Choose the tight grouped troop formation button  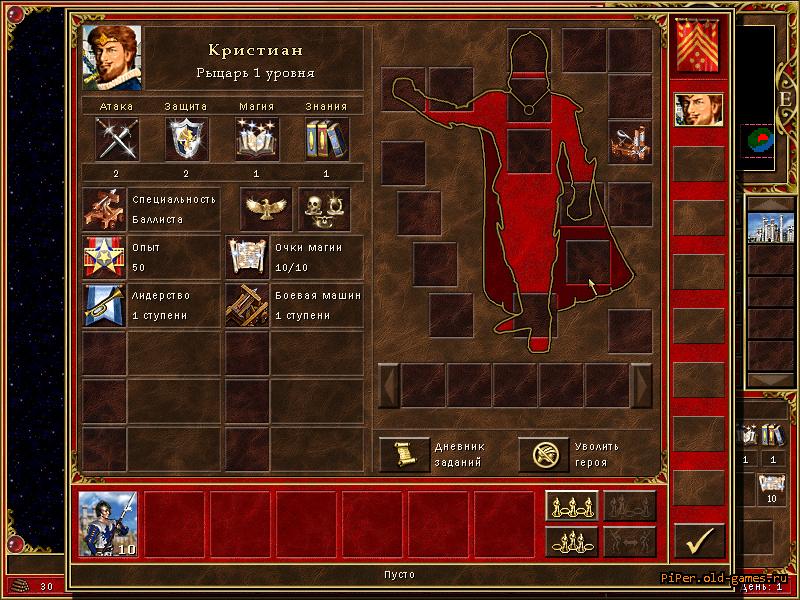coord(571,541)
